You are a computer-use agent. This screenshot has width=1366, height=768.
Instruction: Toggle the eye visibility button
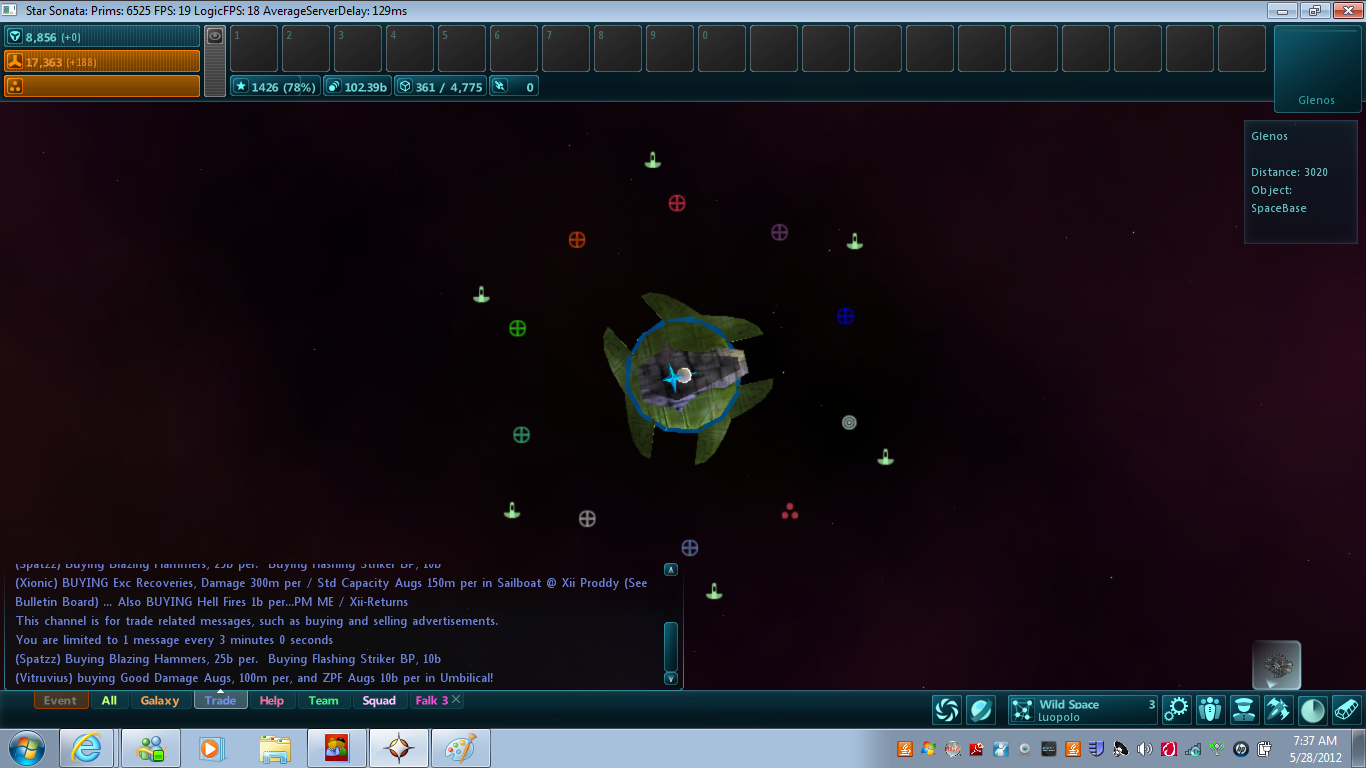point(215,35)
